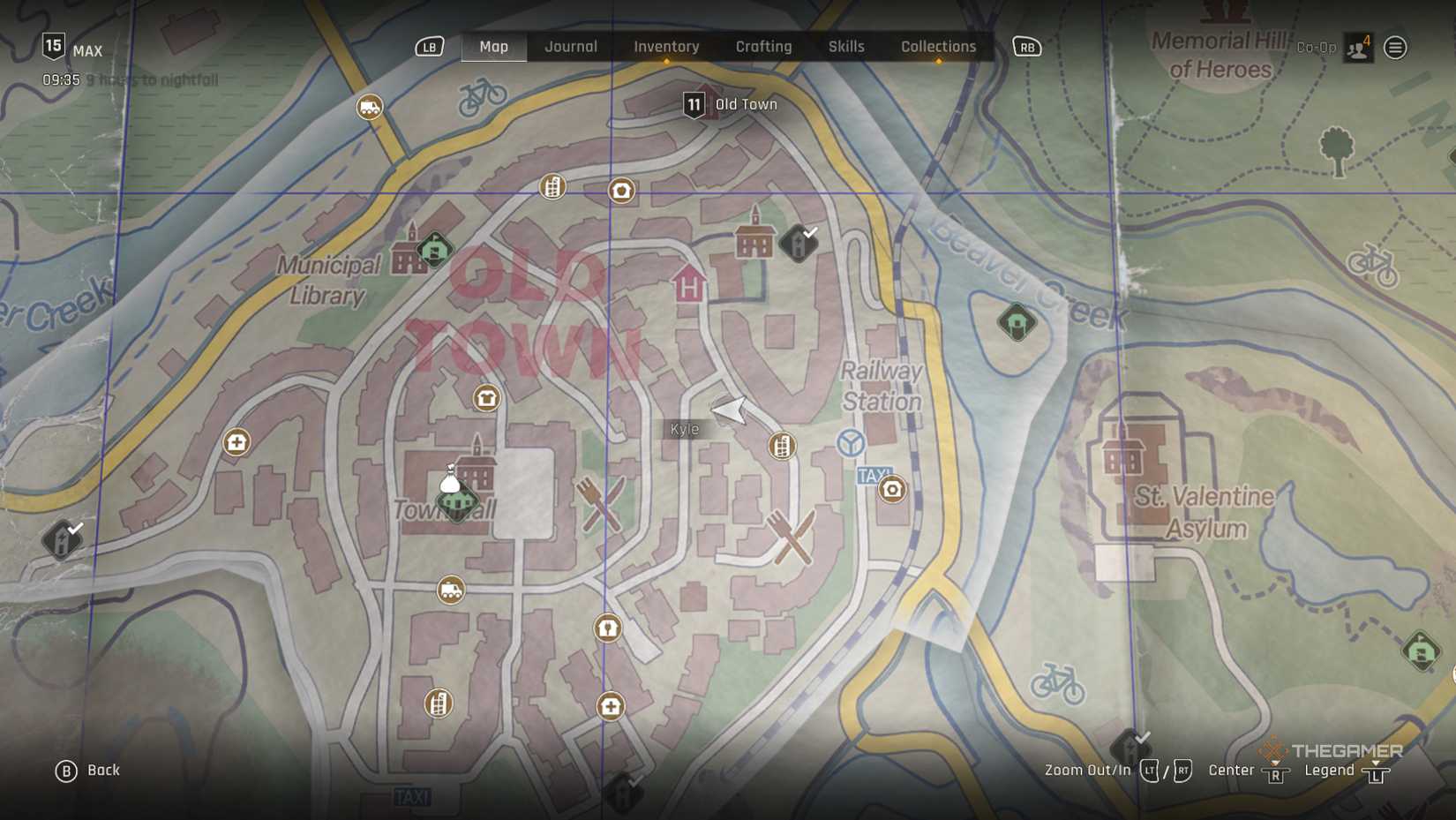Go to the Crafting tab
1456x820 pixels.
[x=763, y=47]
